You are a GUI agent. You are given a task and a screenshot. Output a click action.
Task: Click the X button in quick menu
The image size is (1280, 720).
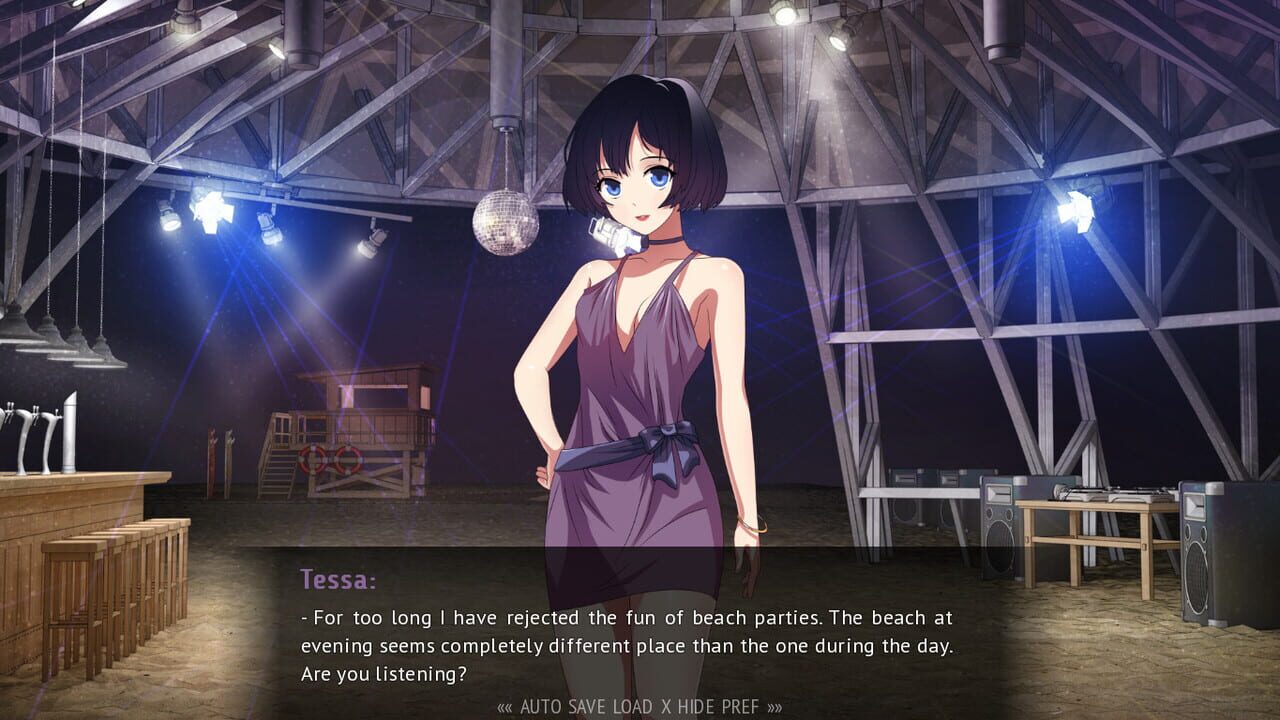[667, 707]
